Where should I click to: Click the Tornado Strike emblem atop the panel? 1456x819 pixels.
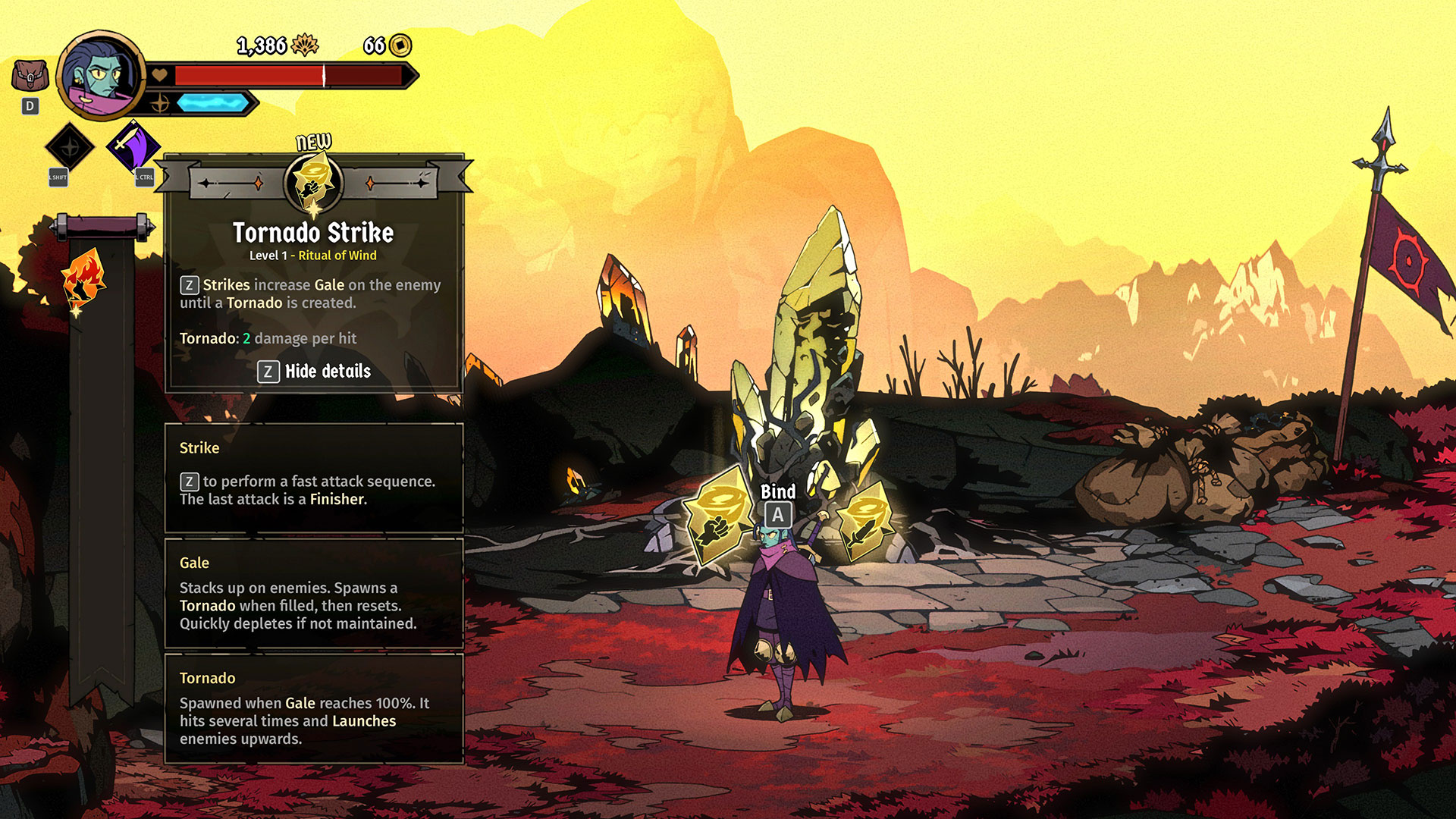coord(313,183)
